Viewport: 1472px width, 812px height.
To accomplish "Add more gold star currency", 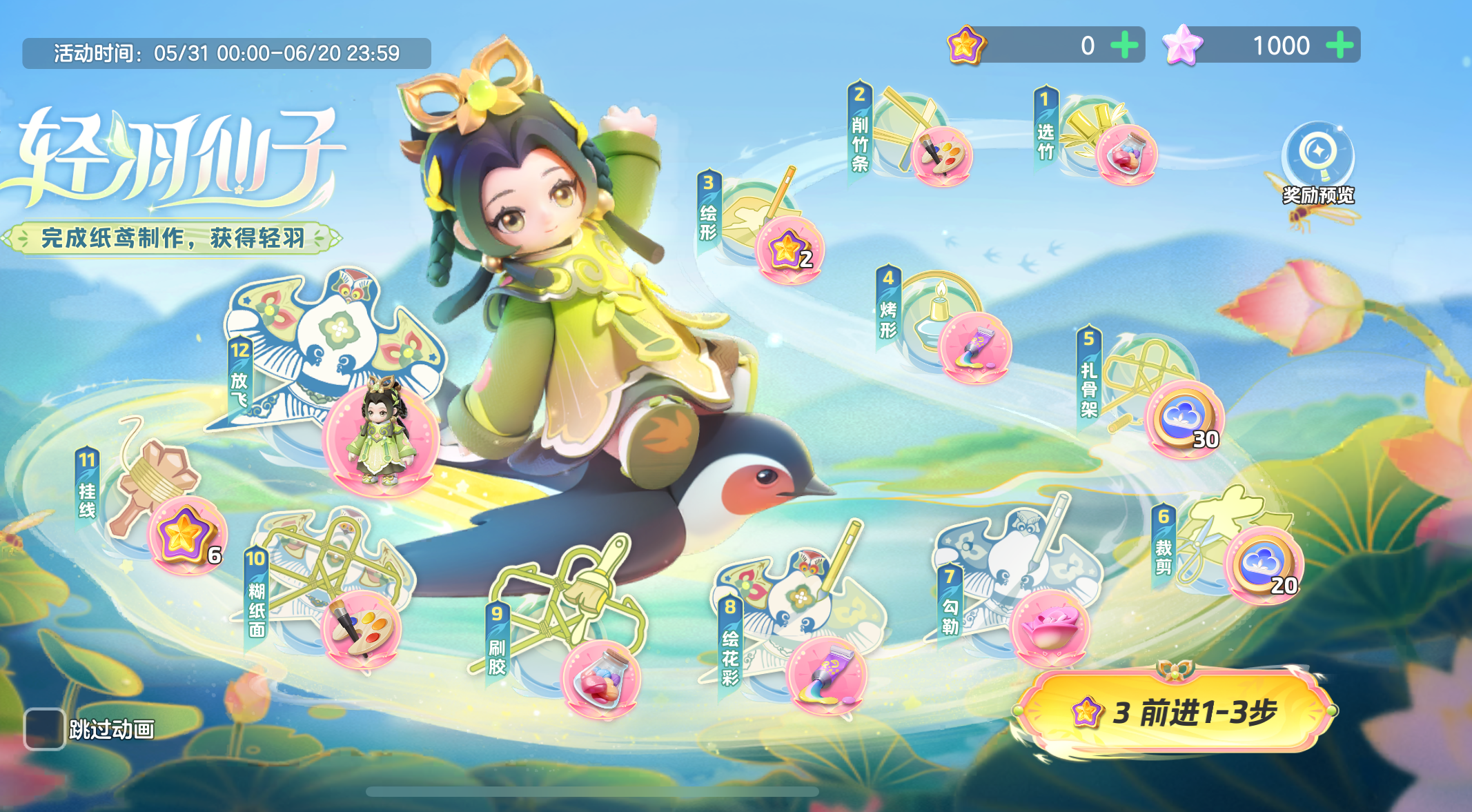I will (1125, 46).
